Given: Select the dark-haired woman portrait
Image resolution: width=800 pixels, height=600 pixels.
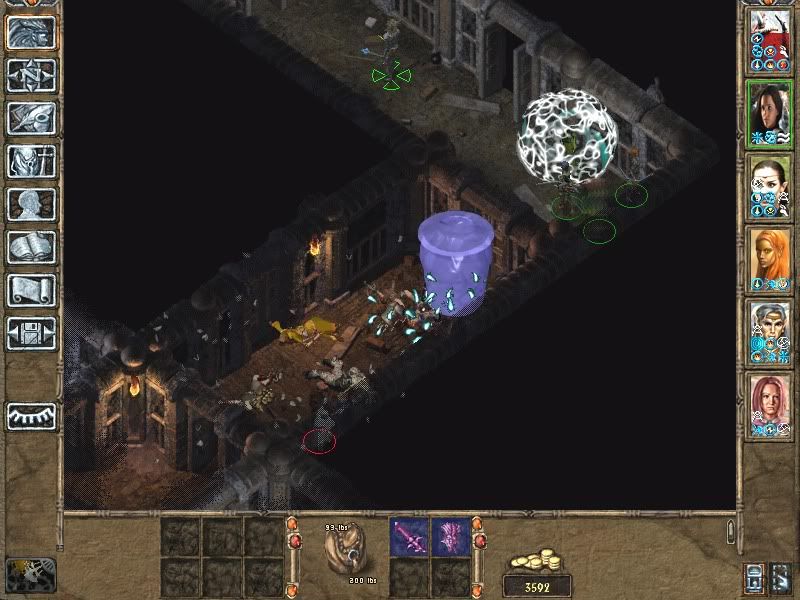Looking at the screenshot, I should [x=769, y=113].
